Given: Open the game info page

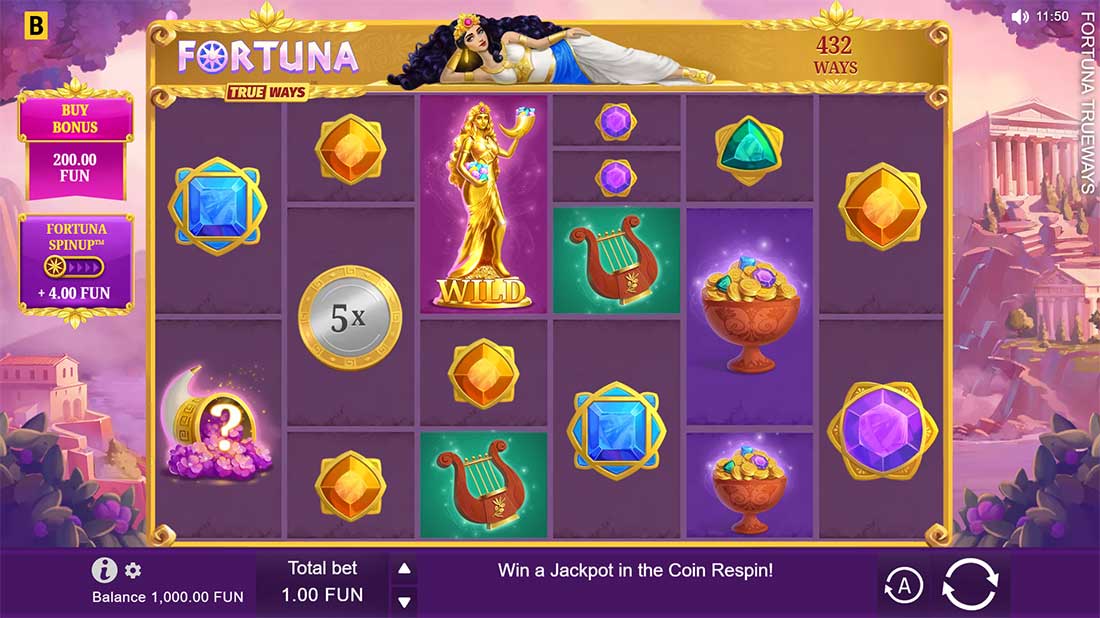Looking at the screenshot, I should 104,570.
